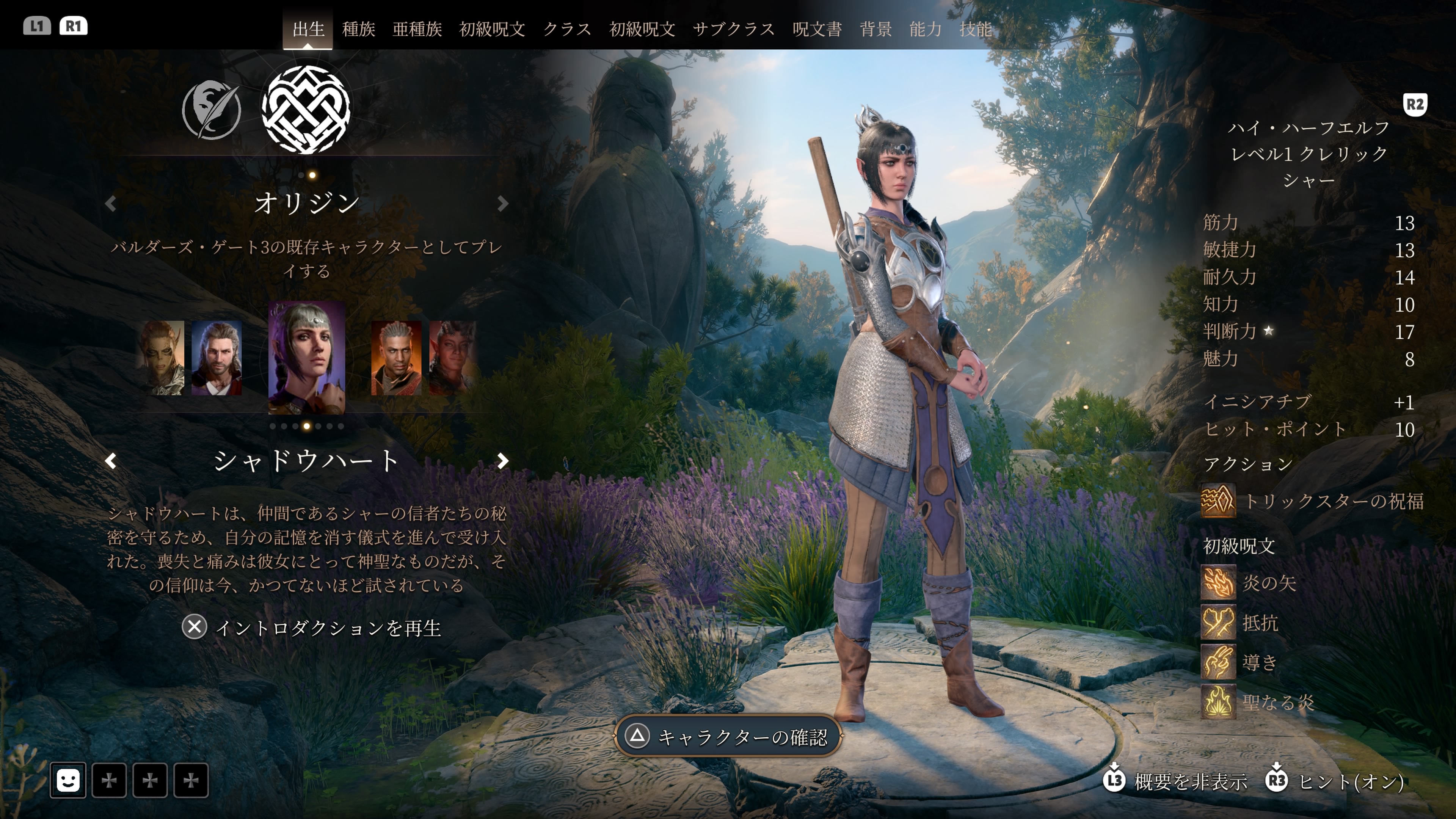Confirm with キャラクターの確認 button

pyautogui.click(x=728, y=736)
